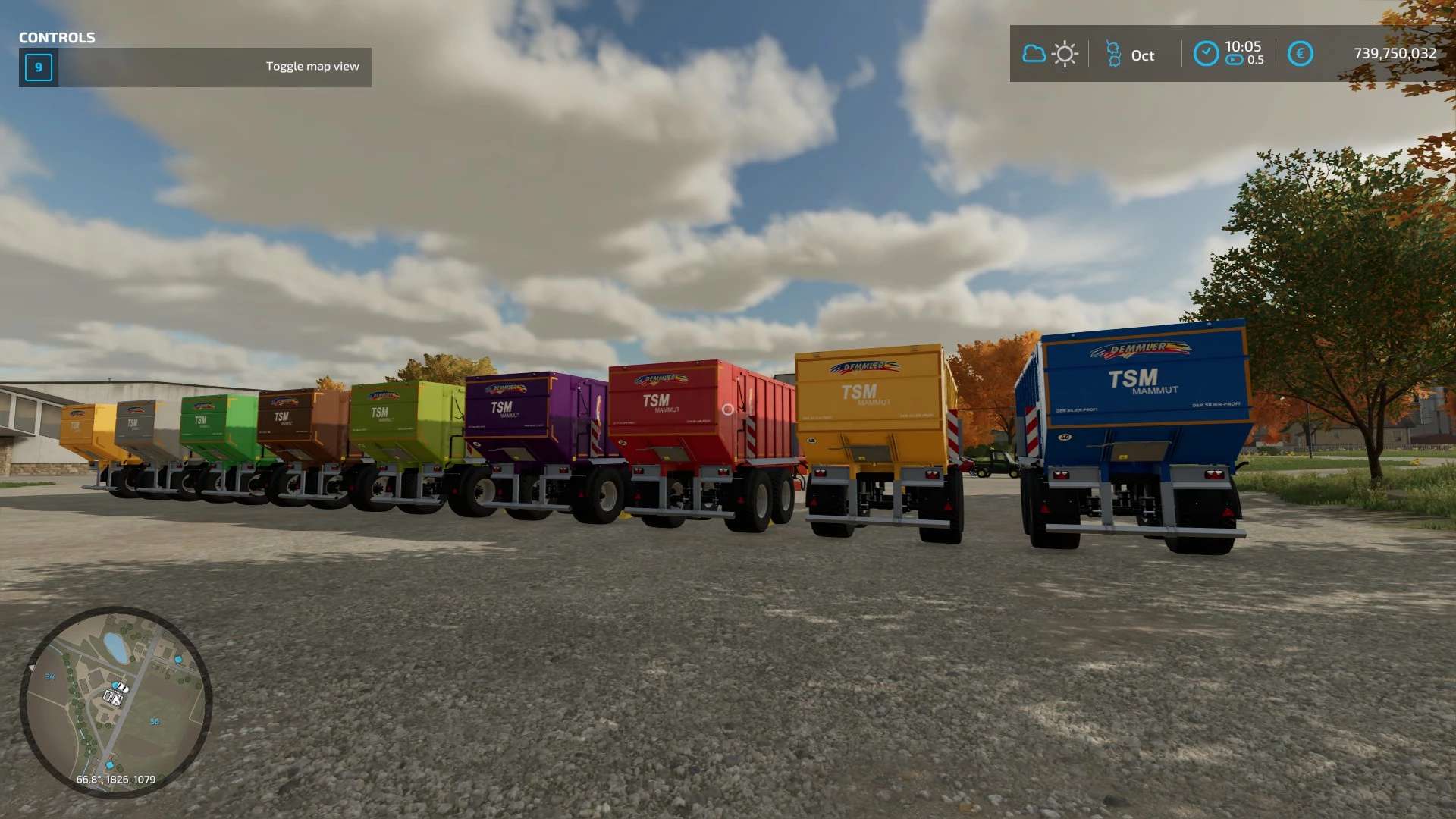
Task: Select the Toggle map view control row
Action: [196, 67]
